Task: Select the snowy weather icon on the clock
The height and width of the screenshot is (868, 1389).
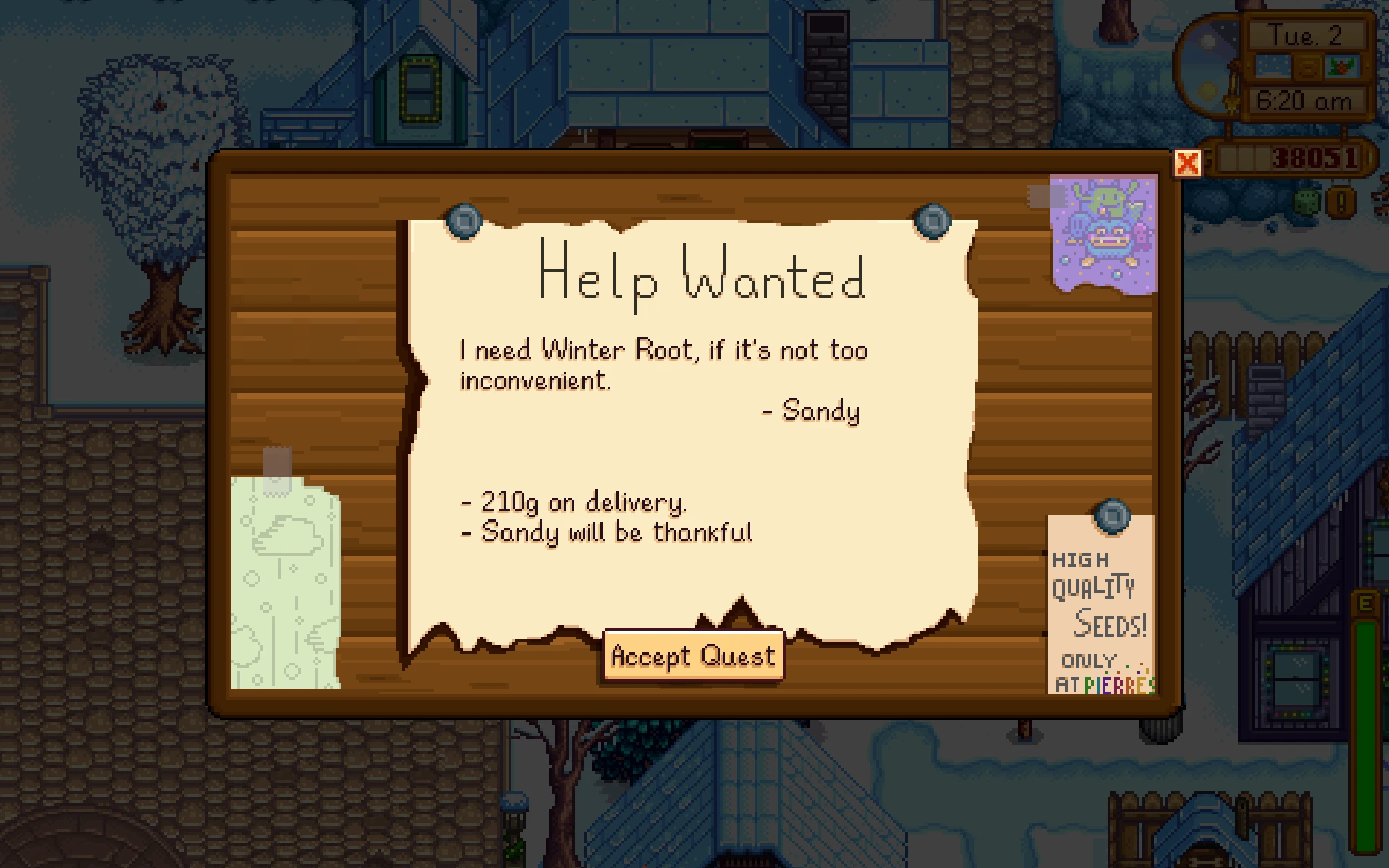Action: tap(1272, 67)
